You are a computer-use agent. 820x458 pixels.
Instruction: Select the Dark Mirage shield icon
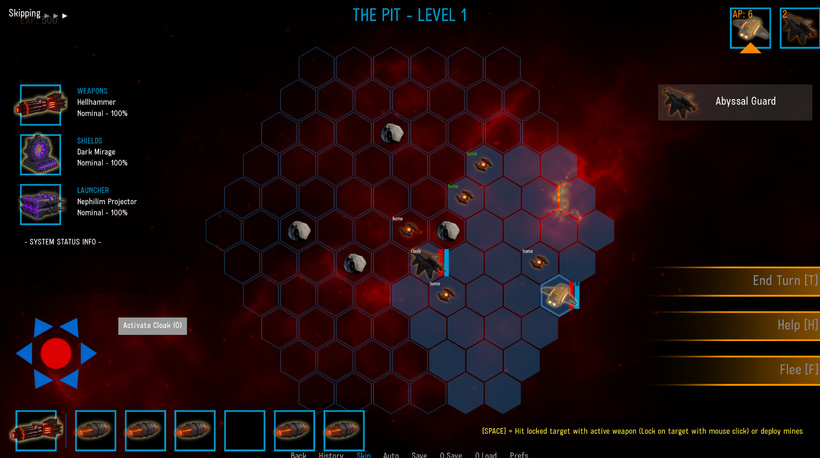40,154
